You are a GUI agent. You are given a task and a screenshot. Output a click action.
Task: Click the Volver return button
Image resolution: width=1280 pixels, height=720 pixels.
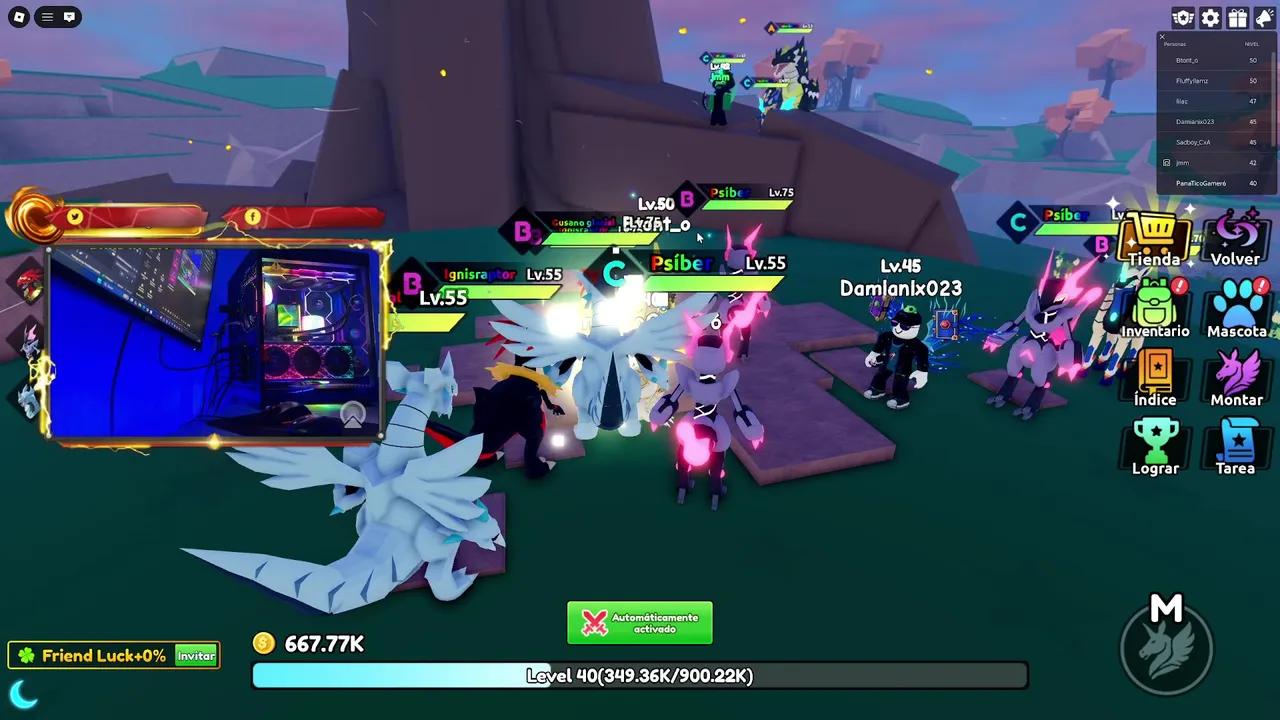click(1236, 240)
